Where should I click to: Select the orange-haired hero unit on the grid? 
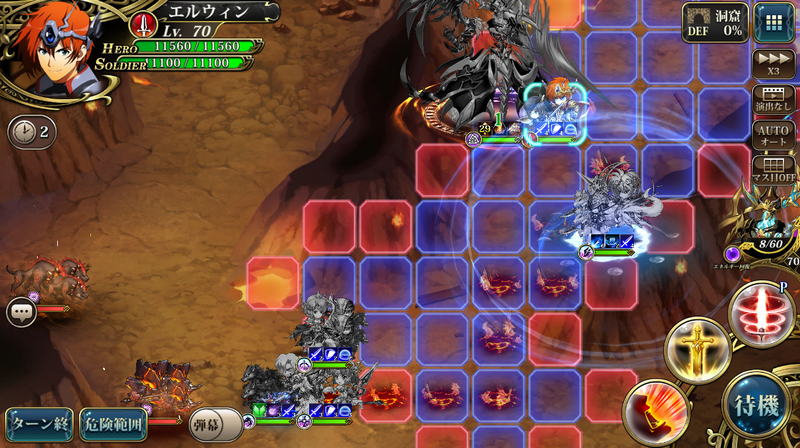click(556, 106)
